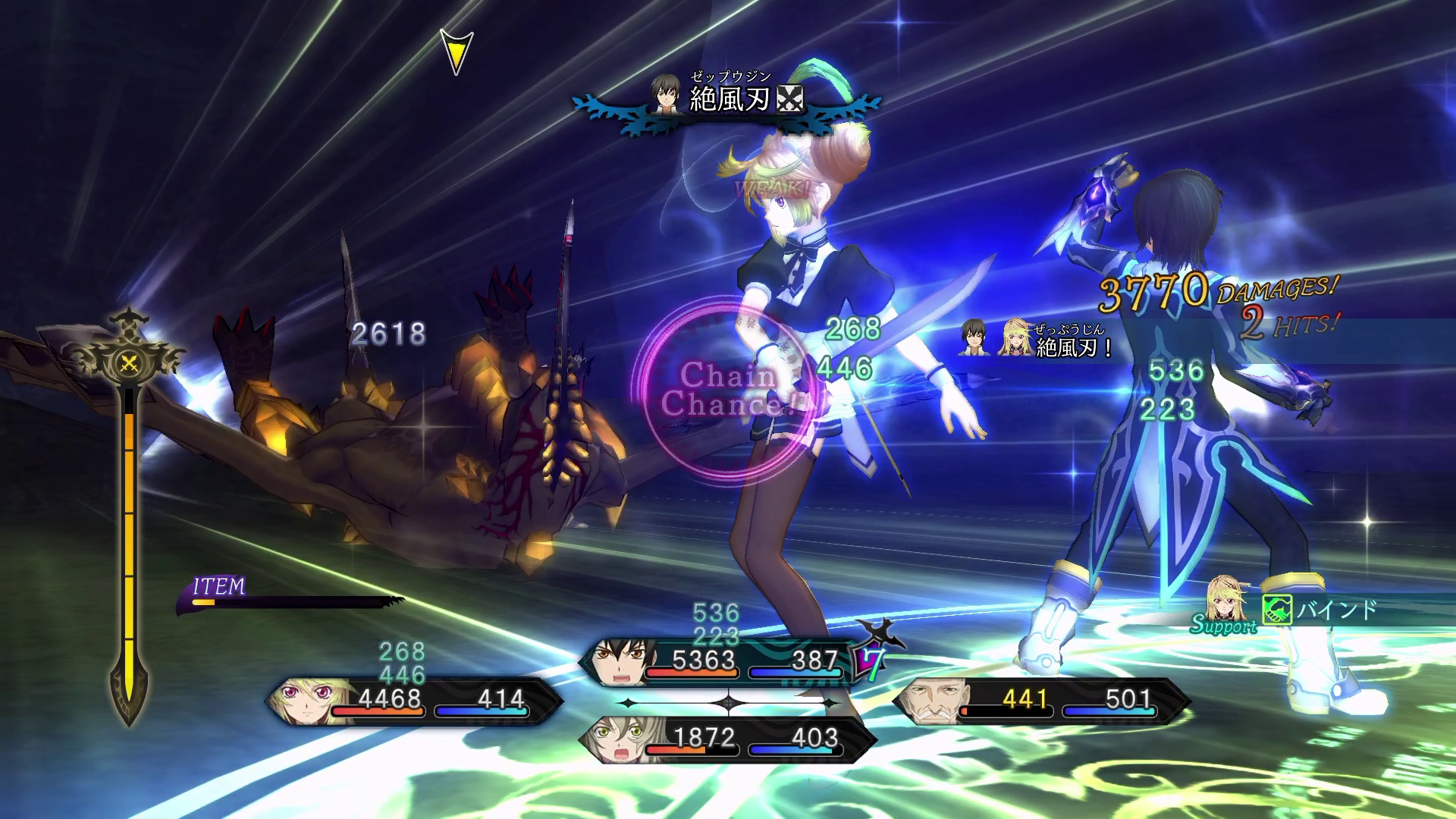Viewport: 1456px width, 819px height.
Task: Open the ITEM gauge label
Action: pyautogui.click(x=219, y=587)
